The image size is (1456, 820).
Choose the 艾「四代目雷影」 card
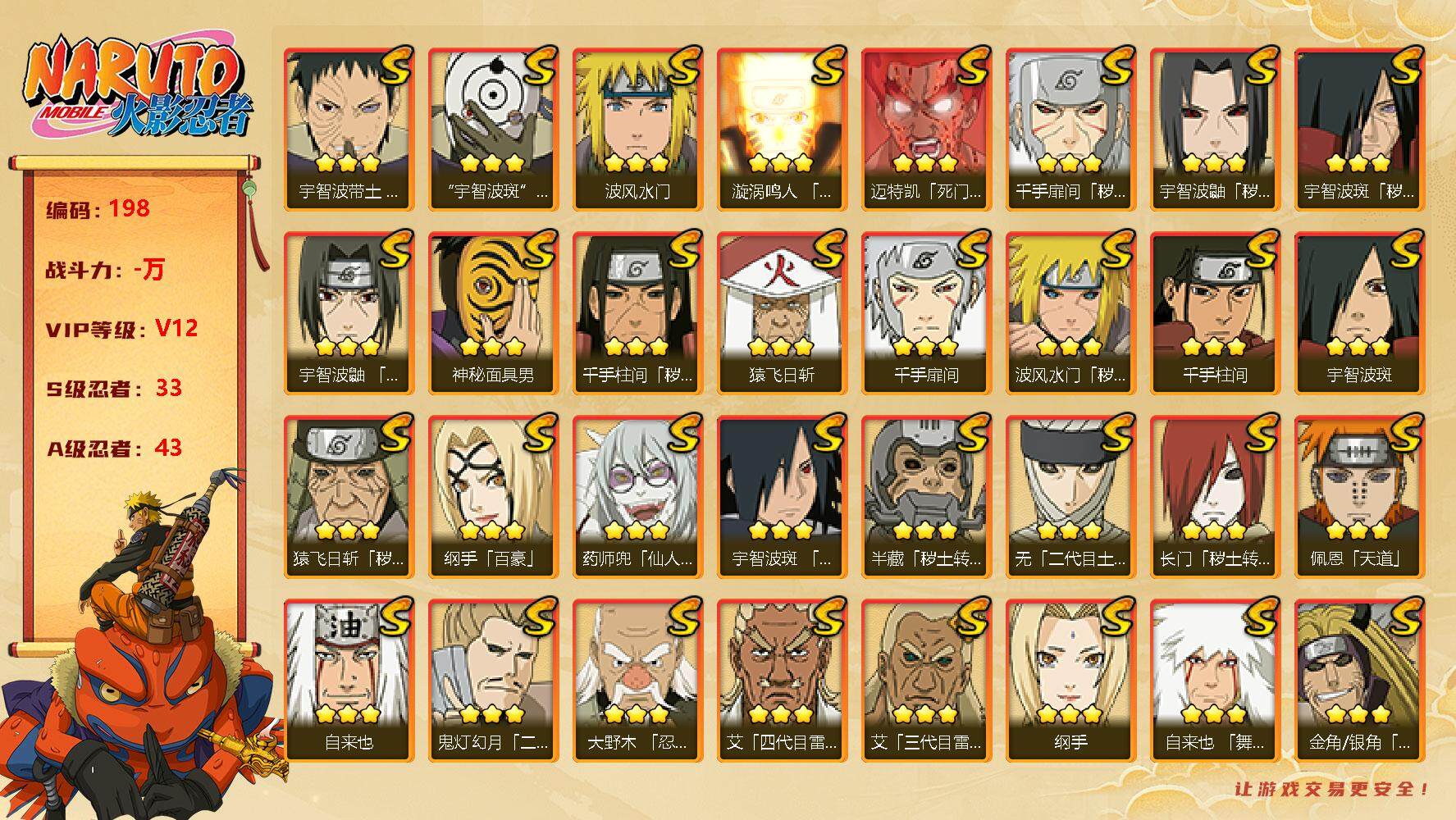[782, 679]
